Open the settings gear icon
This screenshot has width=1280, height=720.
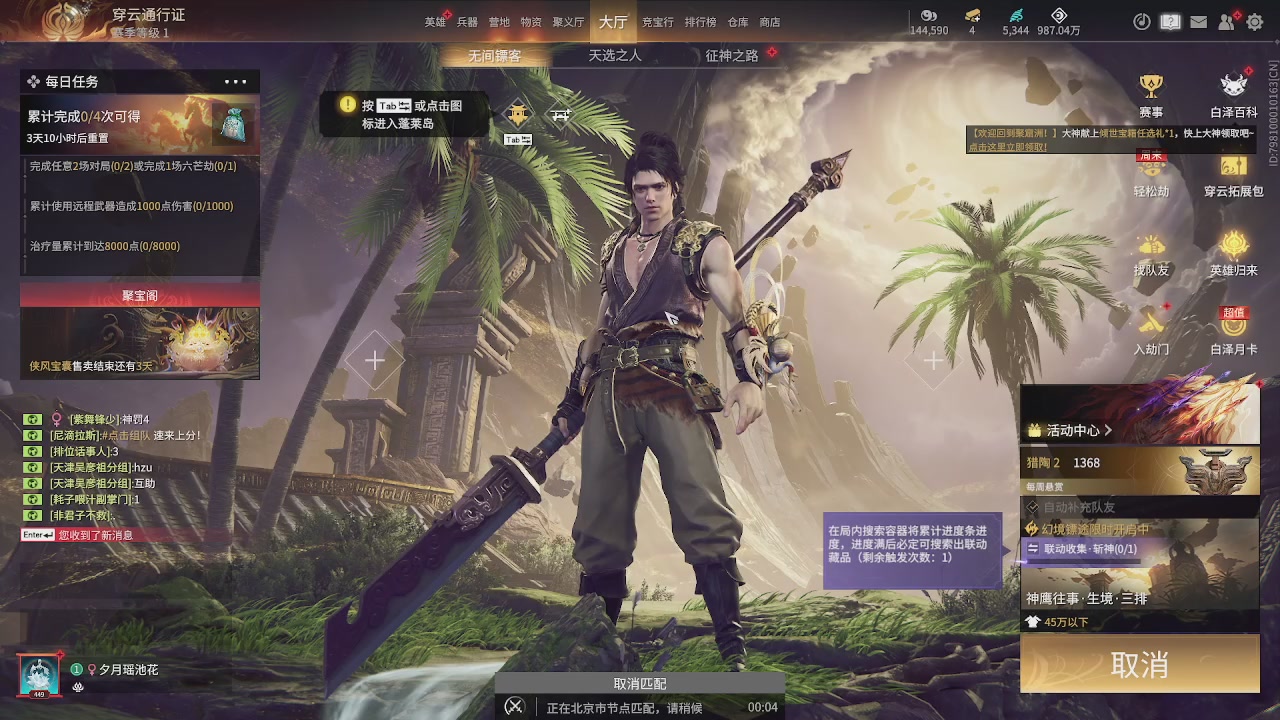(x=1253, y=21)
